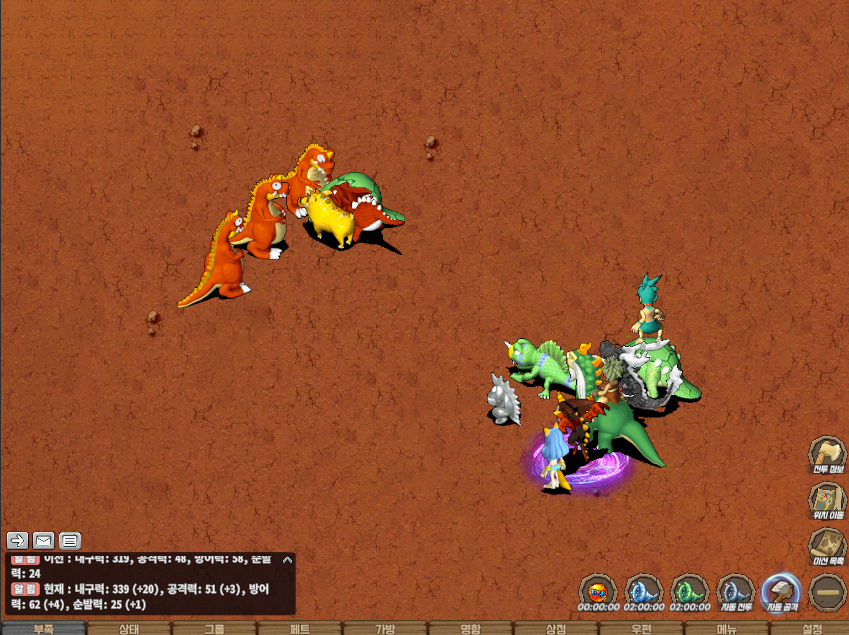
Task: Open the 그룹 (group) tab
Action: (x=214, y=628)
